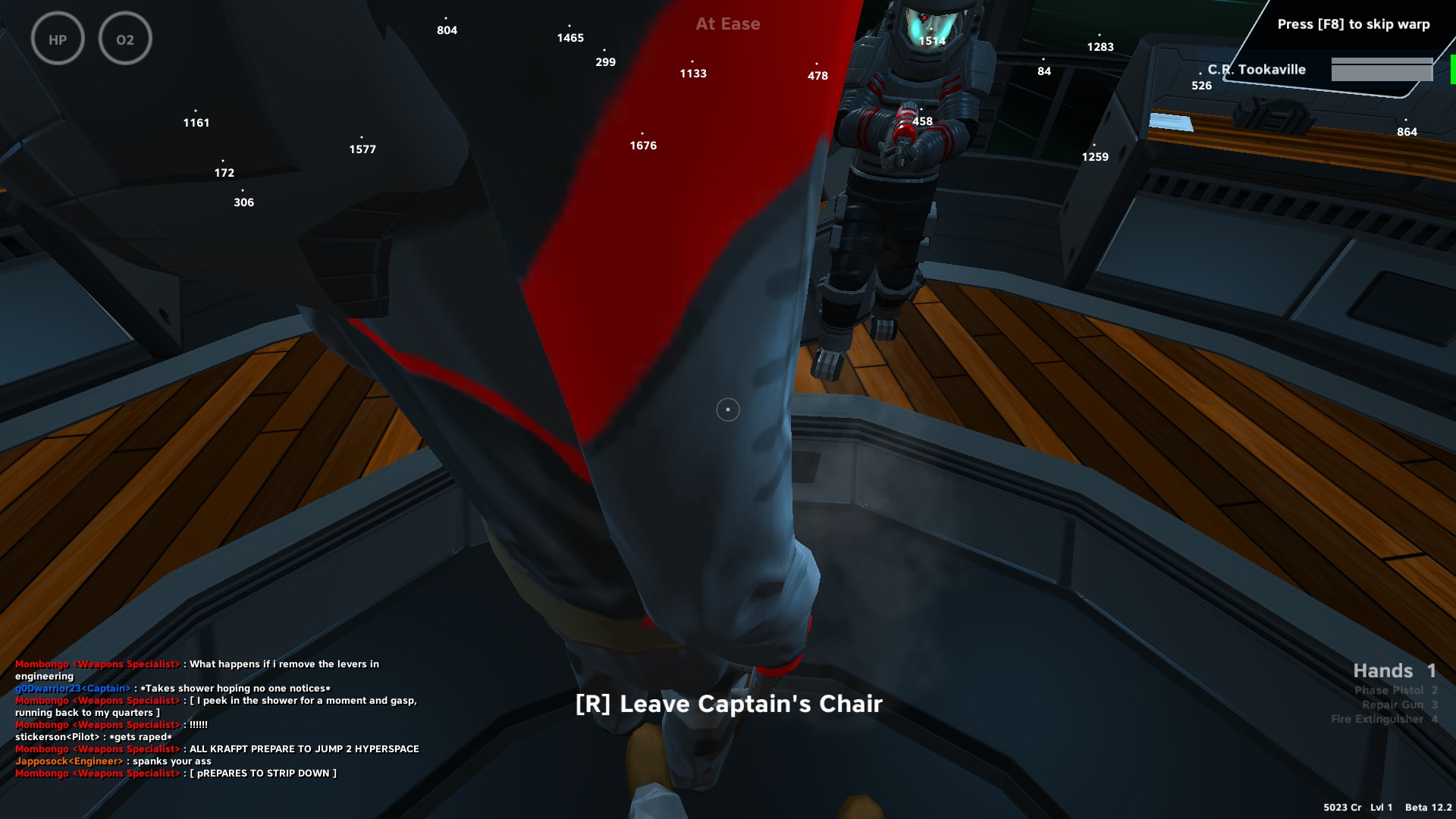
Task: Expand the C.R. Tookaville destination panel
Action: [1250, 69]
